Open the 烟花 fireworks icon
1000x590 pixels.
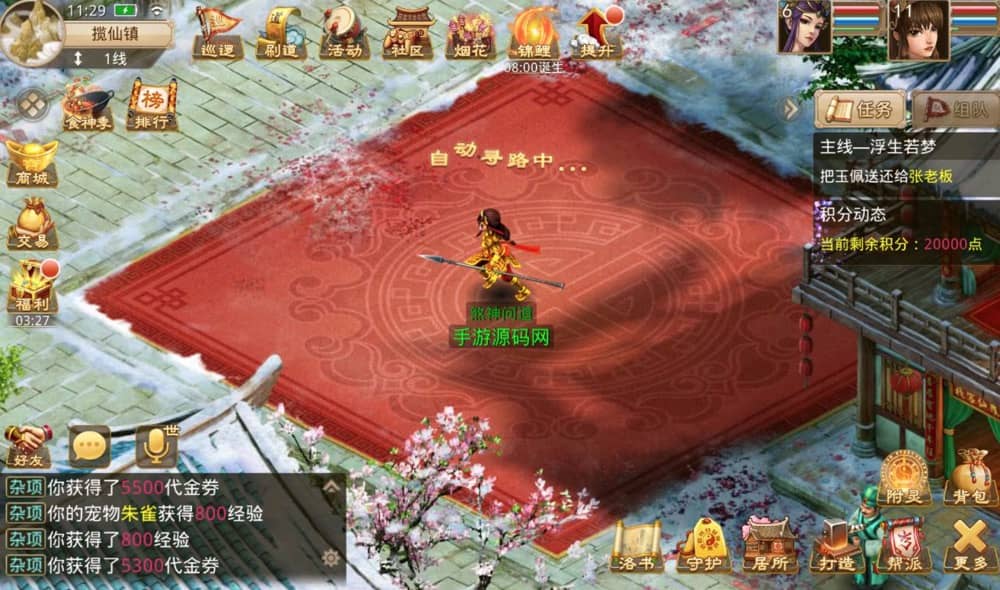[x=471, y=31]
